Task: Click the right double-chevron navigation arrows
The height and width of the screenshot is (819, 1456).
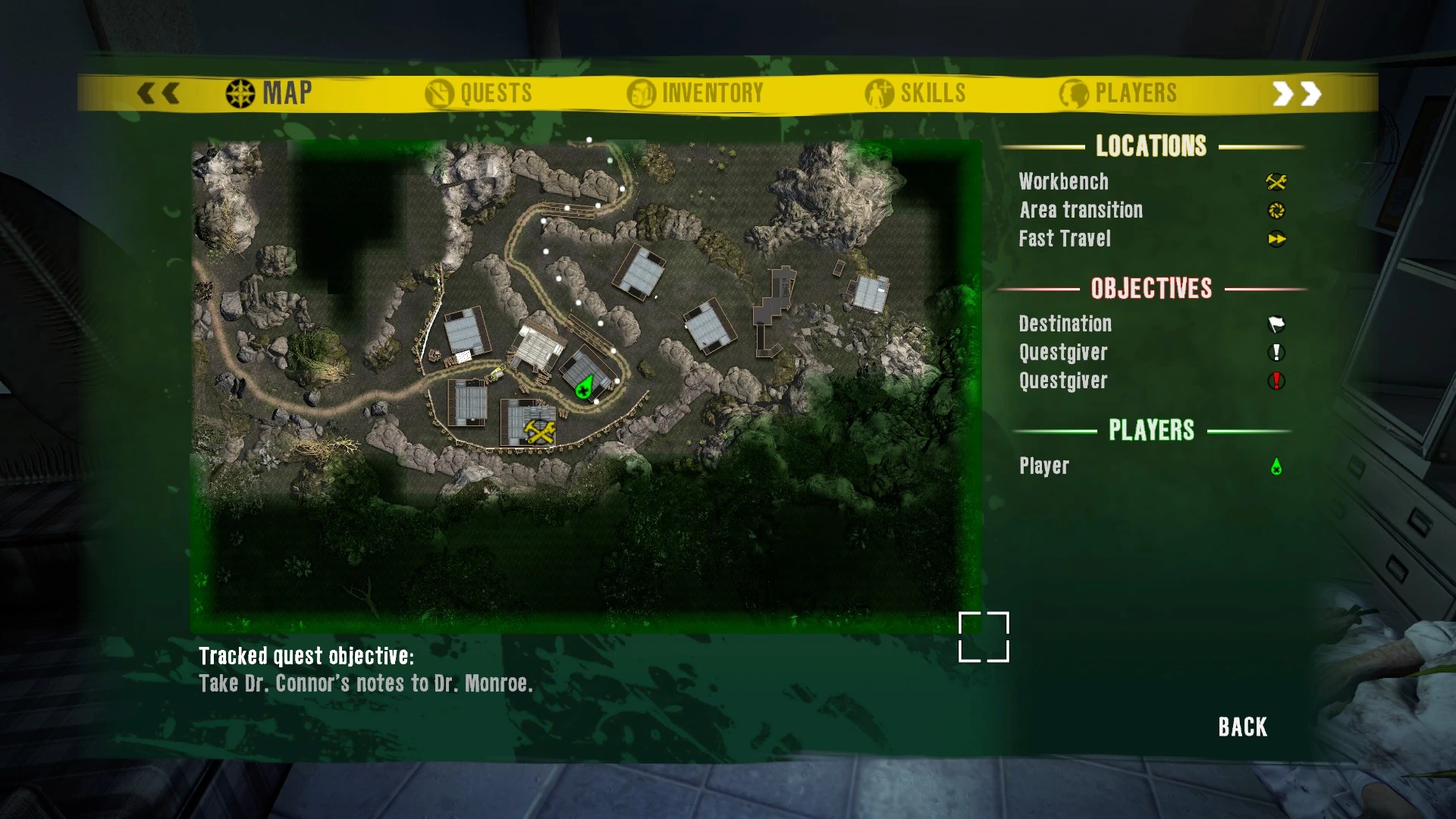Action: click(1298, 92)
